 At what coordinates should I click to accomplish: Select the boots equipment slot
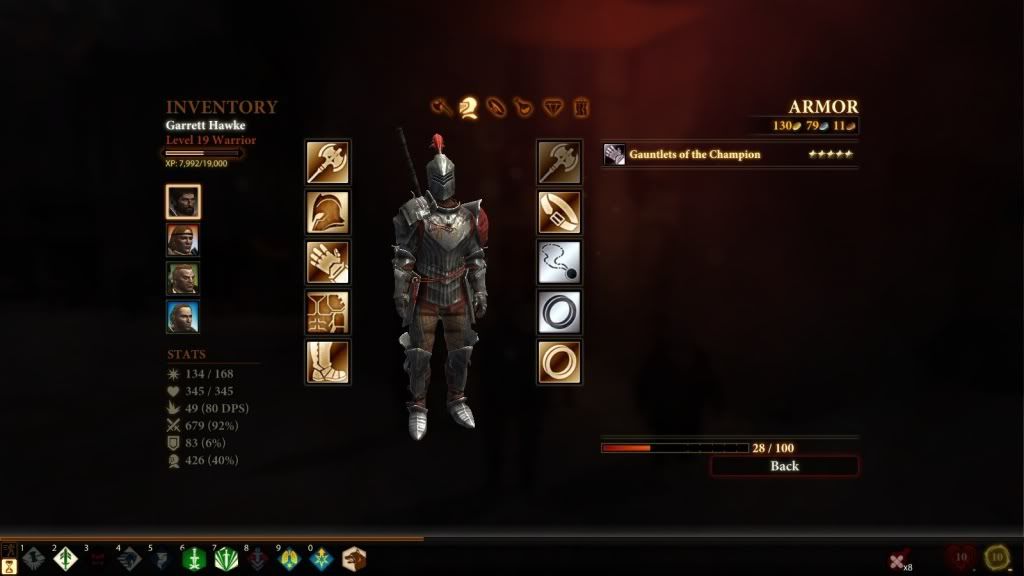(x=328, y=362)
